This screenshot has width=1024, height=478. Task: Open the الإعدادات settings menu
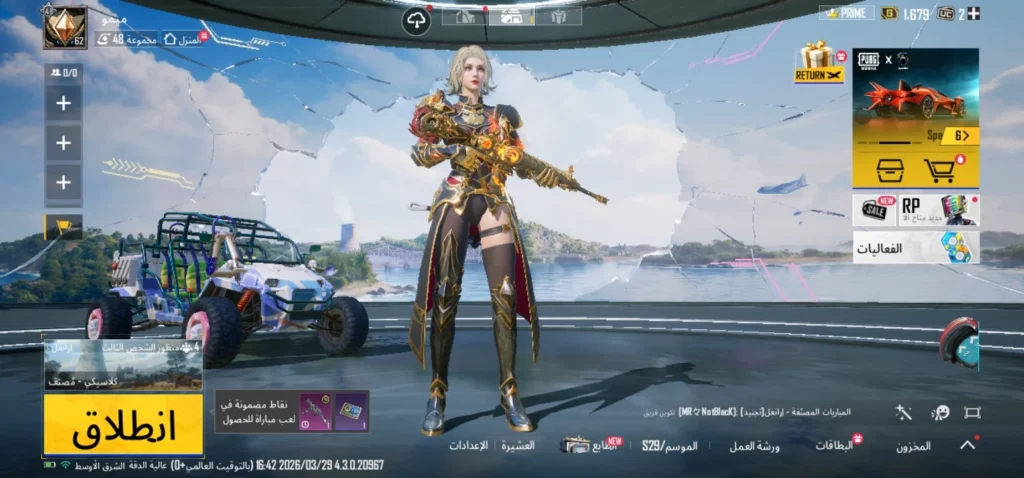coord(468,445)
